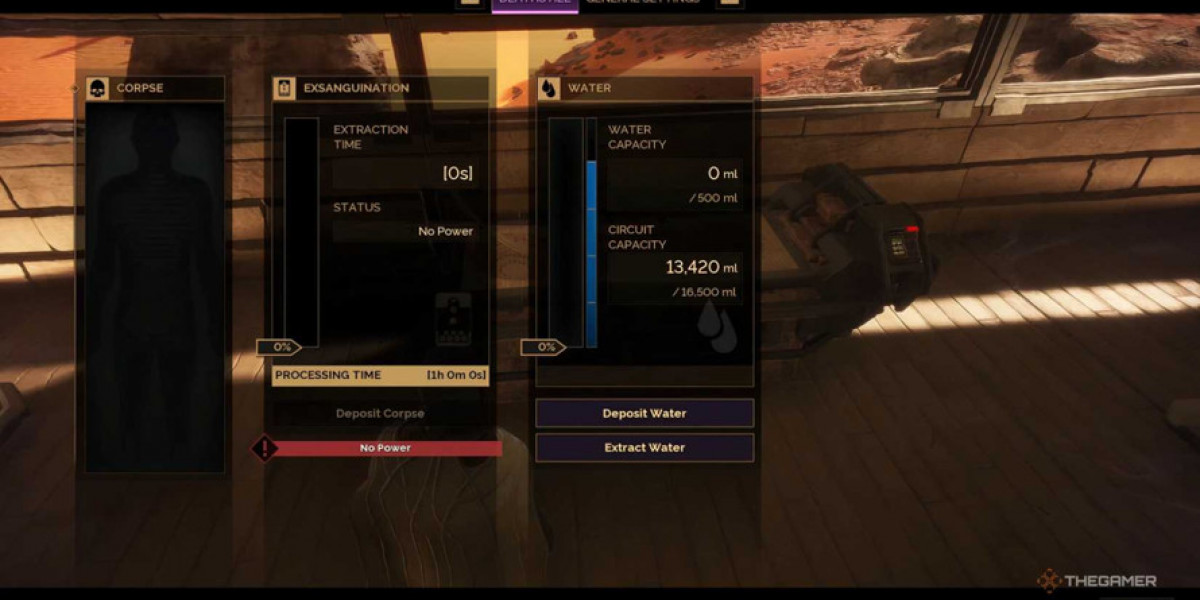Select the greyed-out Deposit Corpse button
The height and width of the screenshot is (600, 1200).
380,413
